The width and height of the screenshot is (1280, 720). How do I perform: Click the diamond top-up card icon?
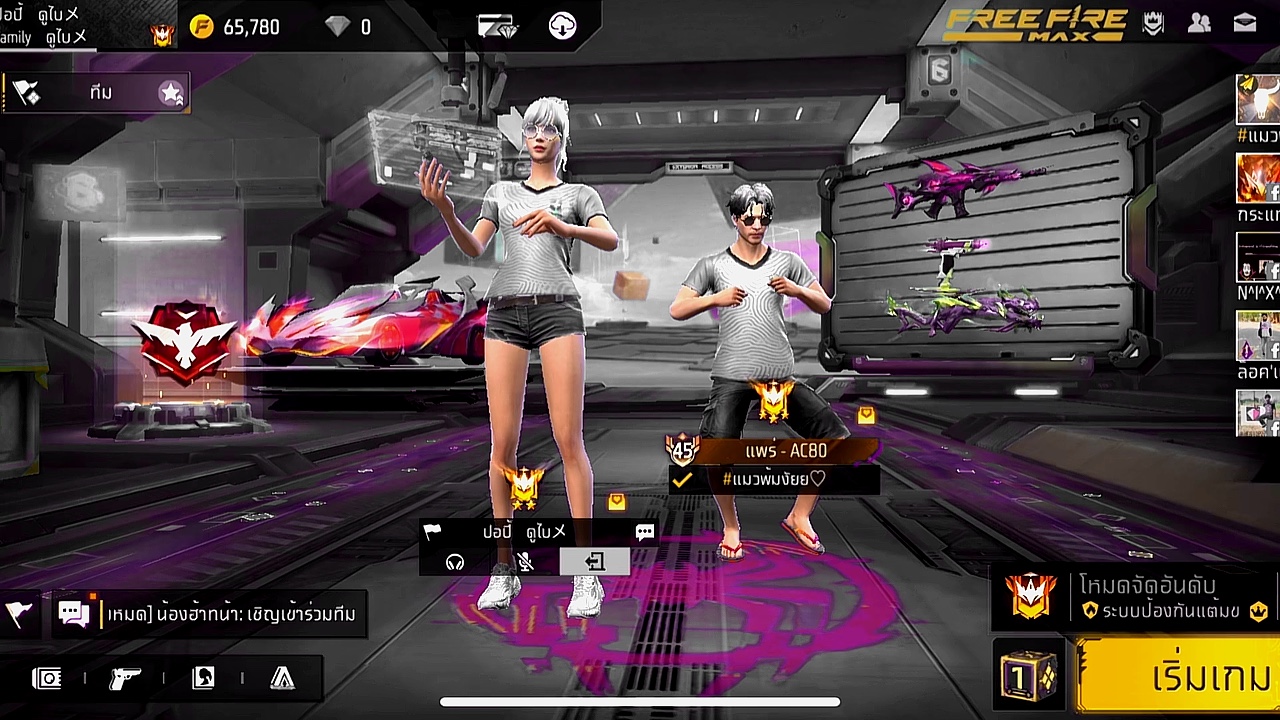pos(497,27)
